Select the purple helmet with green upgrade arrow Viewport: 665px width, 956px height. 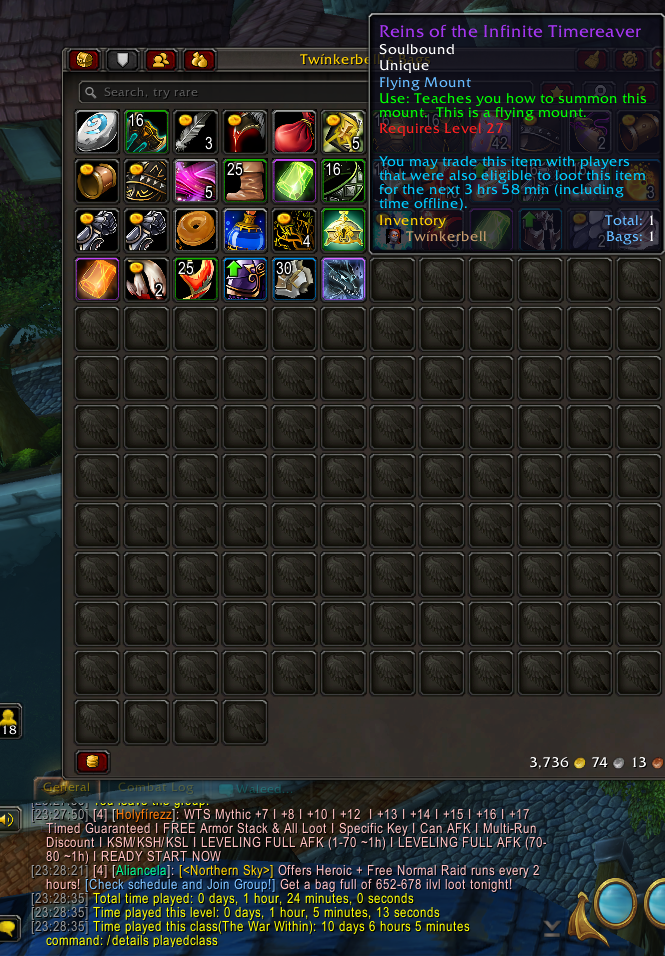tap(245, 279)
